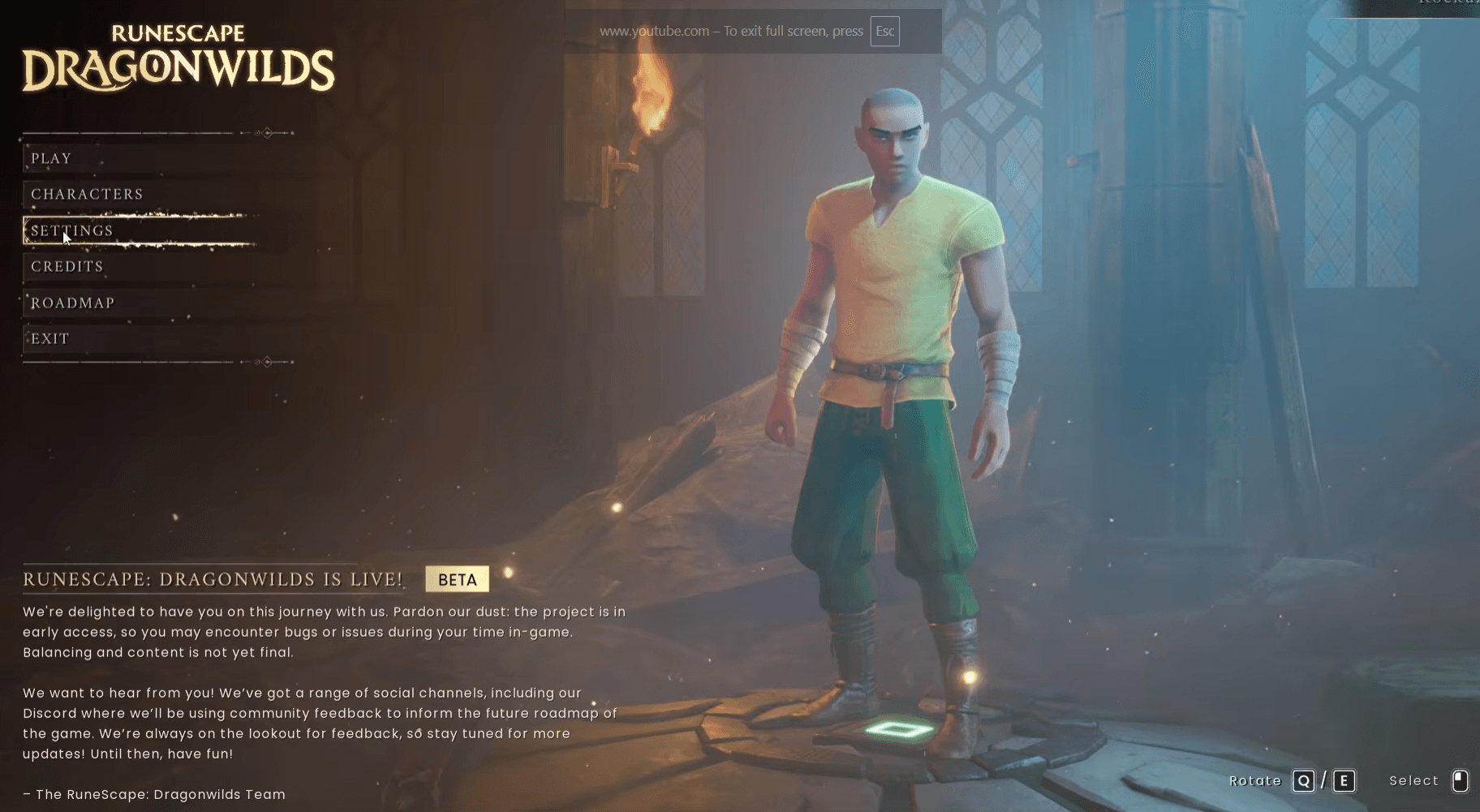Open the ROADMAP menu entry
The height and width of the screenshot is (812, 1480).
[x=72, y=302]
